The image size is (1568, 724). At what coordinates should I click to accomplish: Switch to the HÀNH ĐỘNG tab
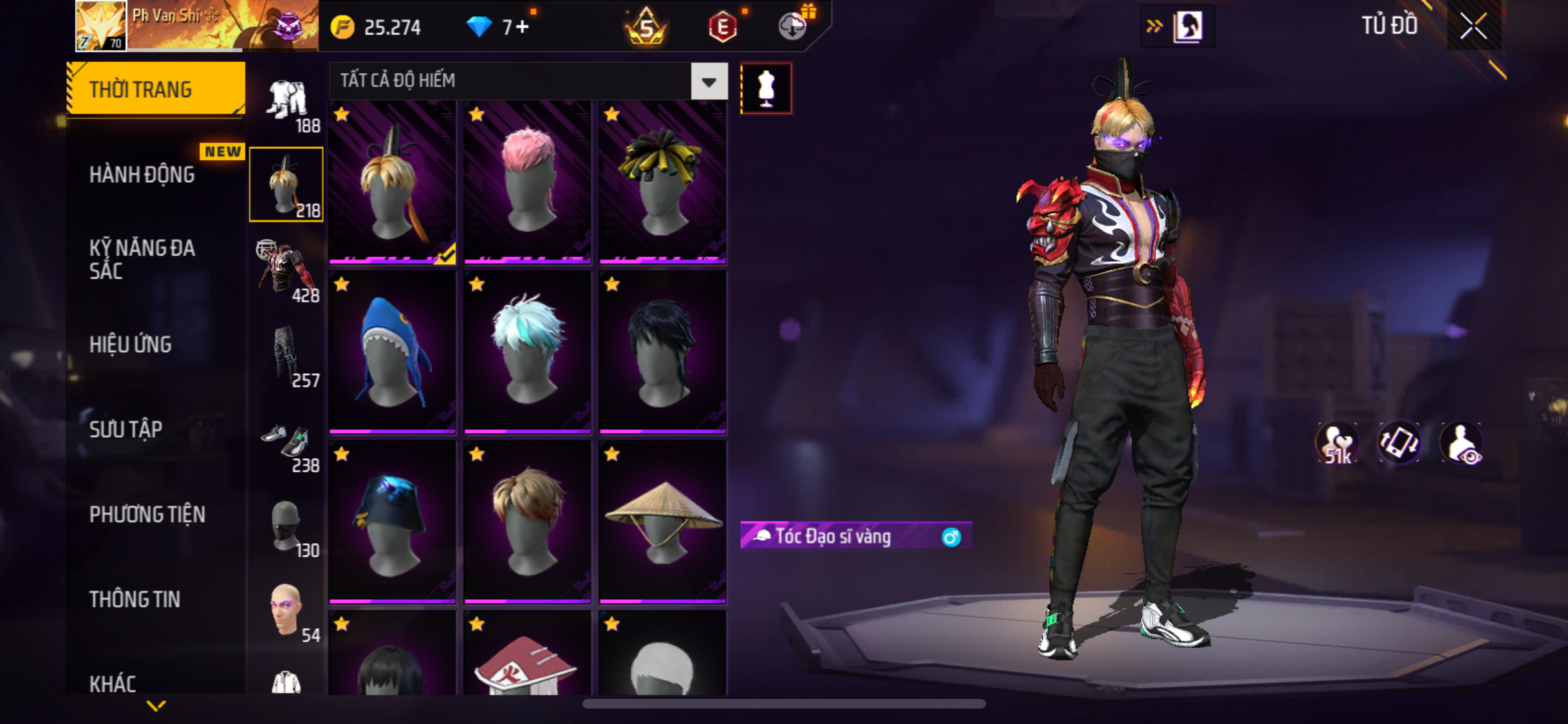pyautogui.click(x=142, y=174)
